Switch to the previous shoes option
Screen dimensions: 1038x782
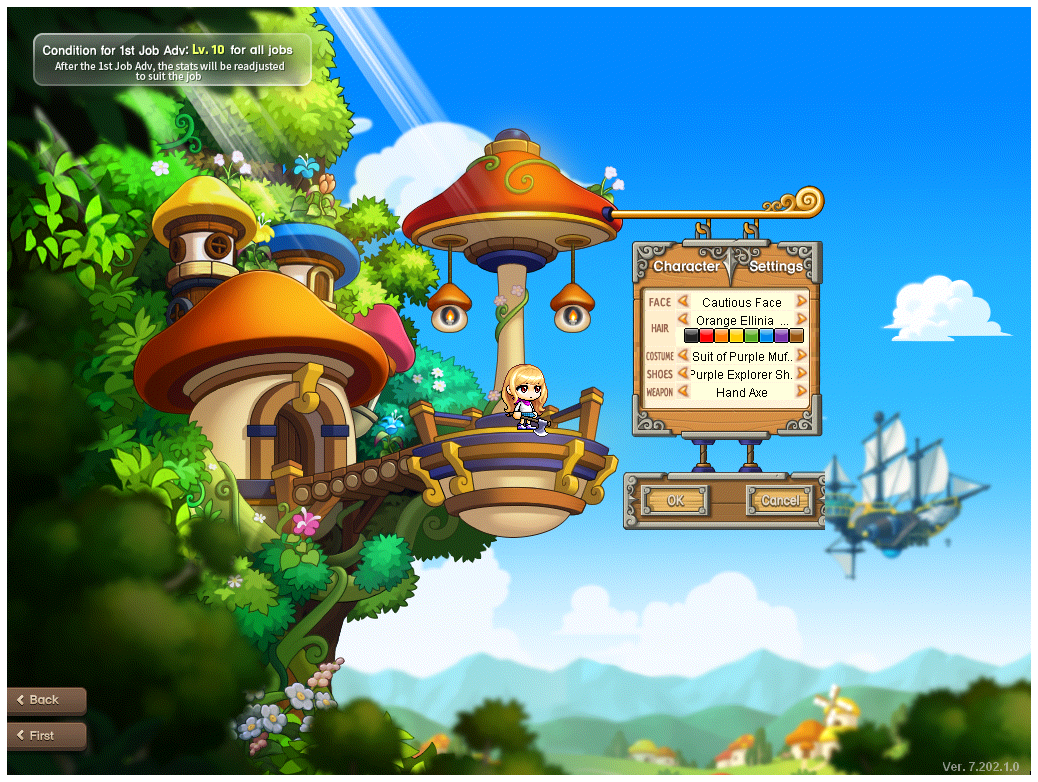pyautogui.click(x=684, y=374)
